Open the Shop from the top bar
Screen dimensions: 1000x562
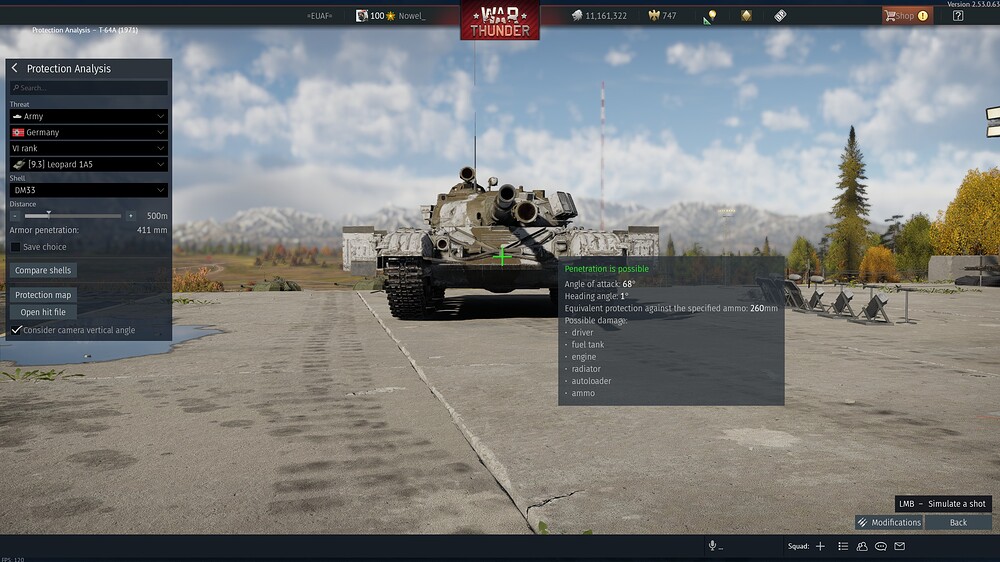906,16
